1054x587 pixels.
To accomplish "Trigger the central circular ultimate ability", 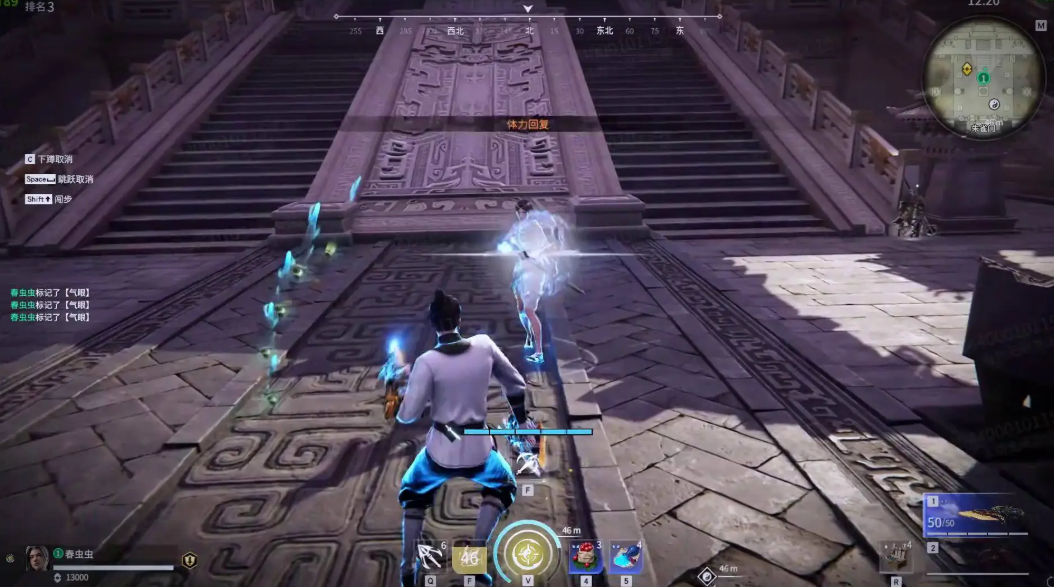I will [526, 553].
